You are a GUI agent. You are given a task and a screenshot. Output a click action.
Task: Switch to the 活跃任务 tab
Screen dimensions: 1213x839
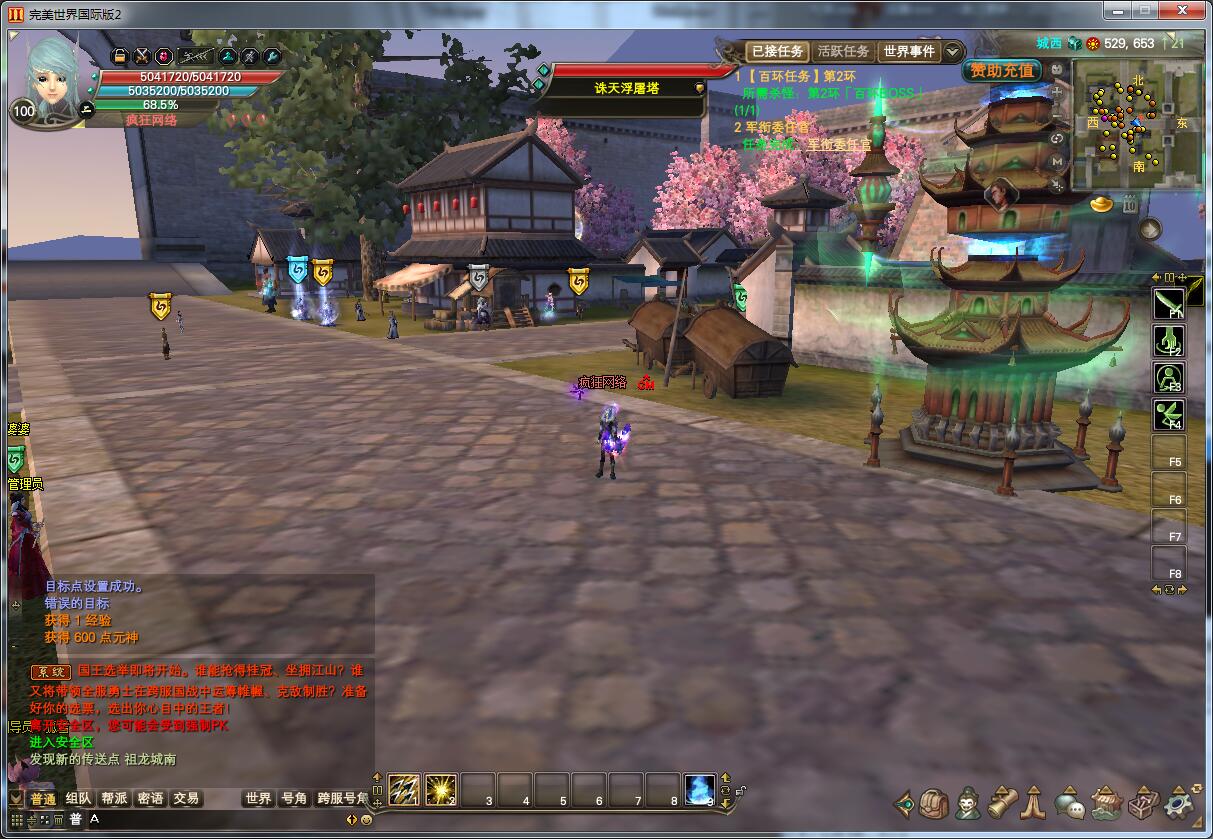pyautogui.click(x=843, y=51)
